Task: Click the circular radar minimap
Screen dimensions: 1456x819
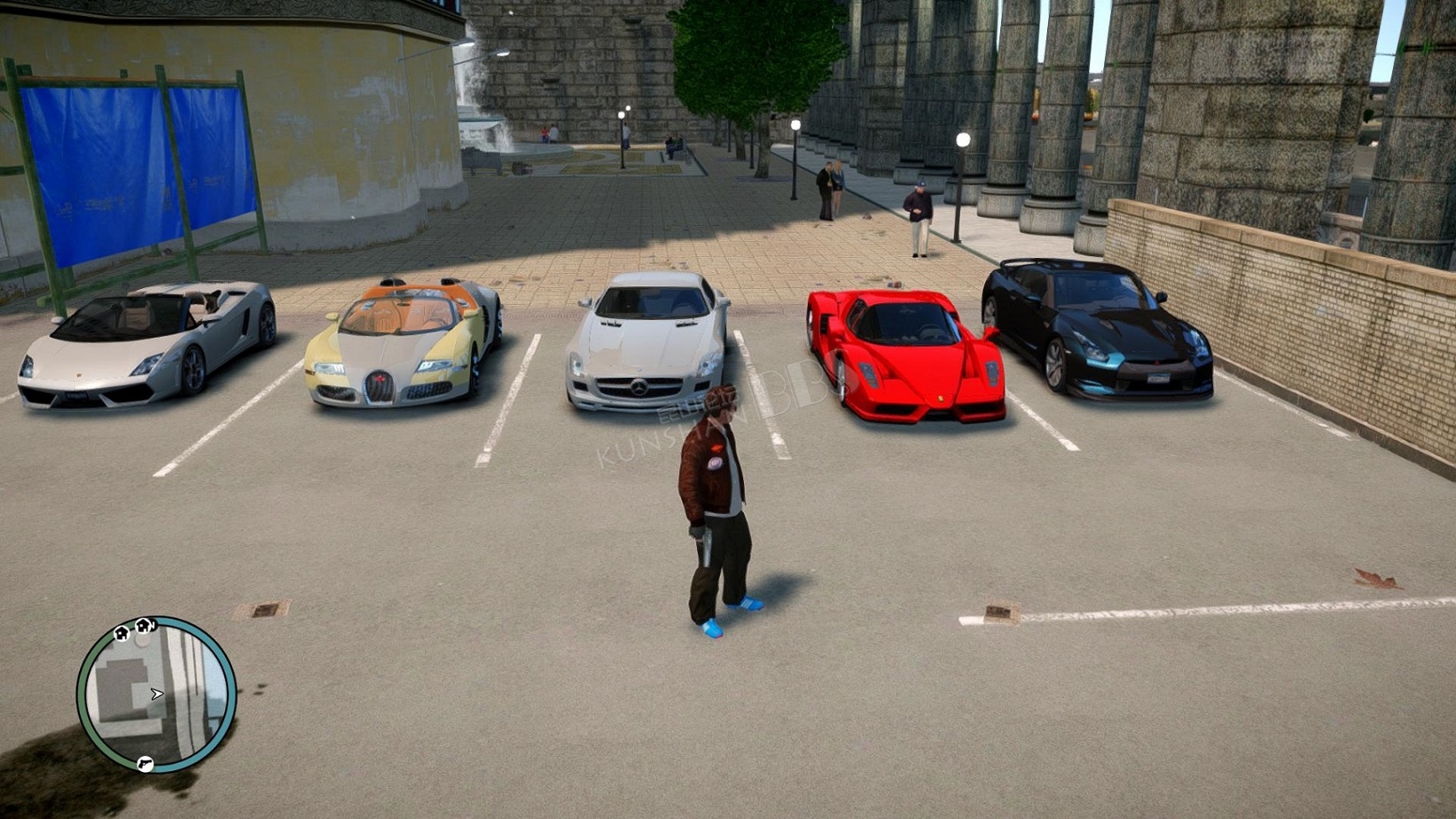Action: [x=156, y=694]
